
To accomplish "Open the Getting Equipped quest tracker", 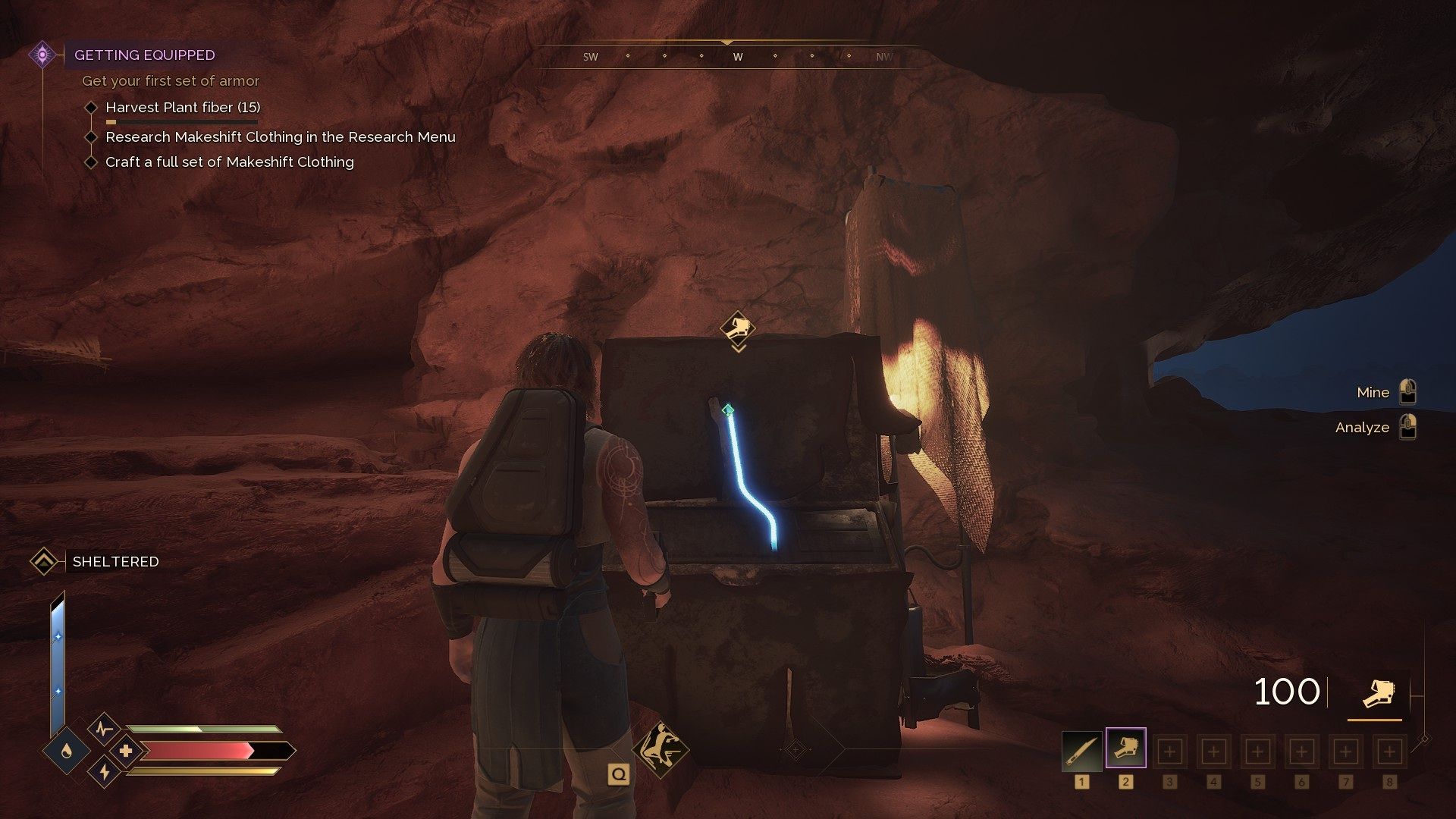I will click(x=144, y=55).
